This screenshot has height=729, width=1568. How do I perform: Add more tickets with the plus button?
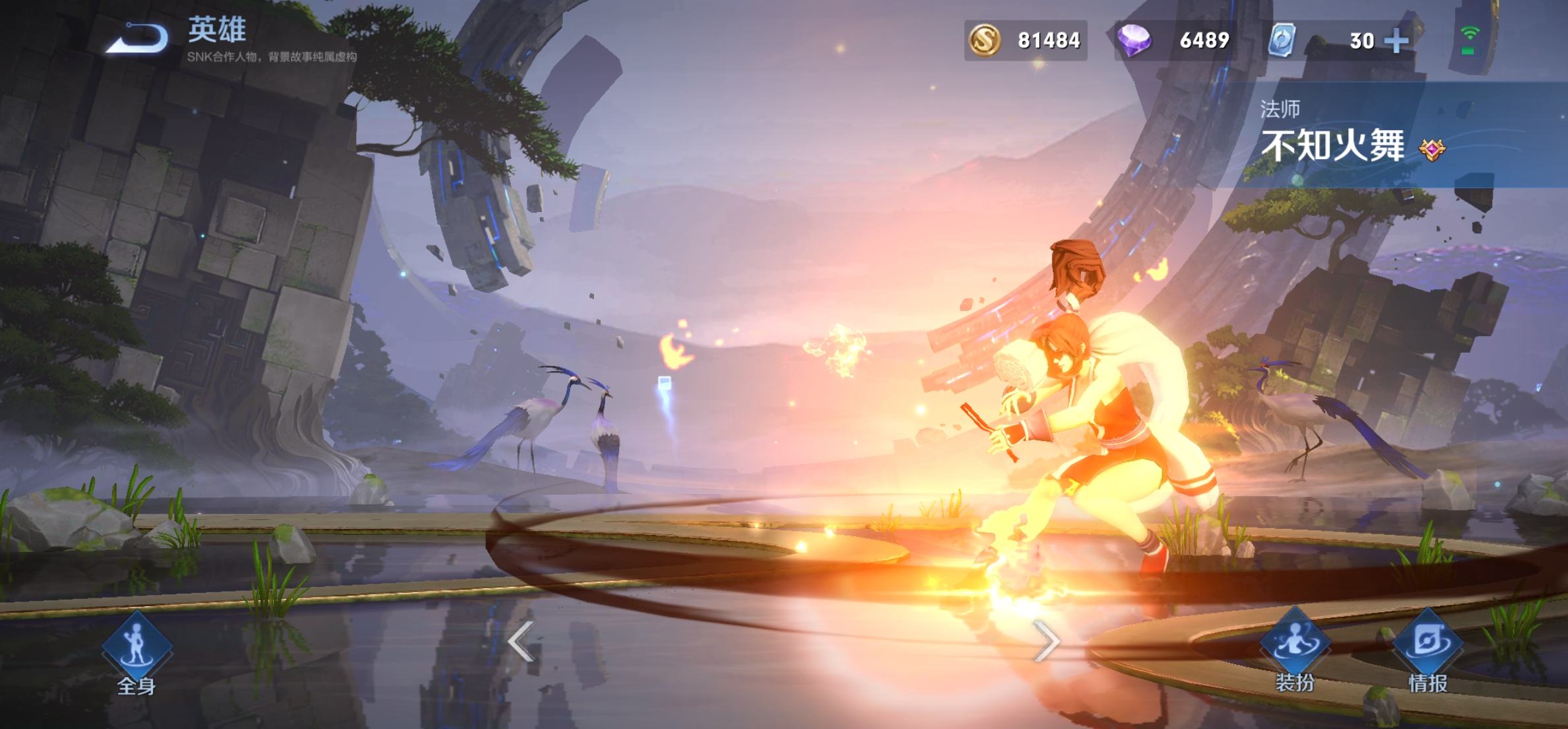(x=1396, y=41)
